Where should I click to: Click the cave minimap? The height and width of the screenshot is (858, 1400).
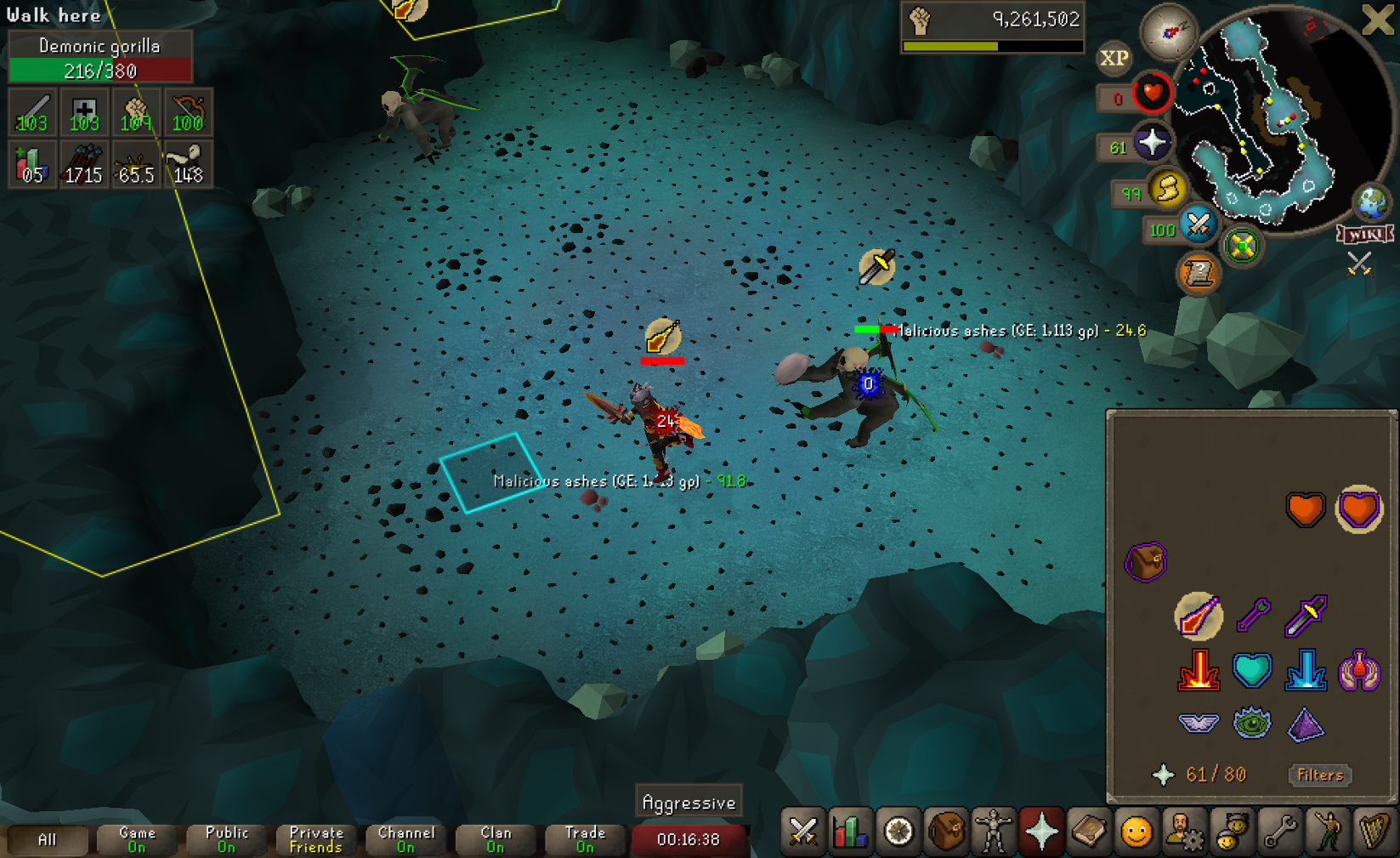[1275, 119]
